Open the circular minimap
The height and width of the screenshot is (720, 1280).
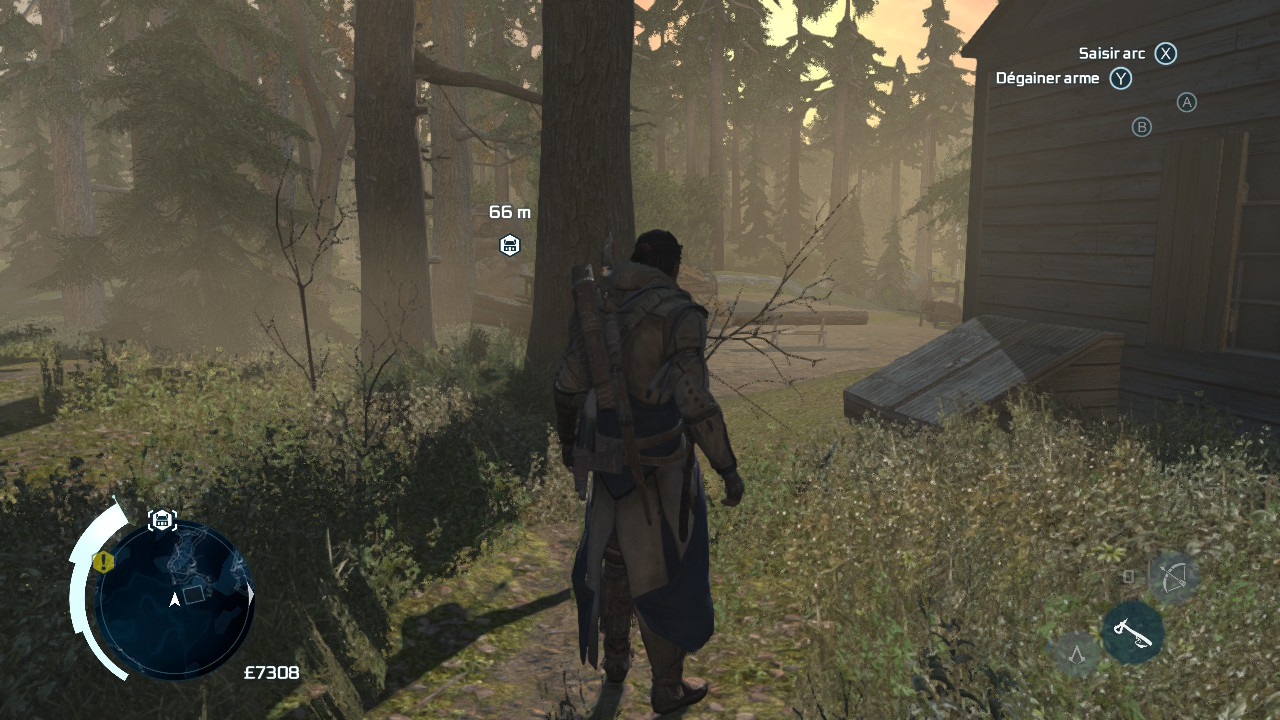[174, 600]
